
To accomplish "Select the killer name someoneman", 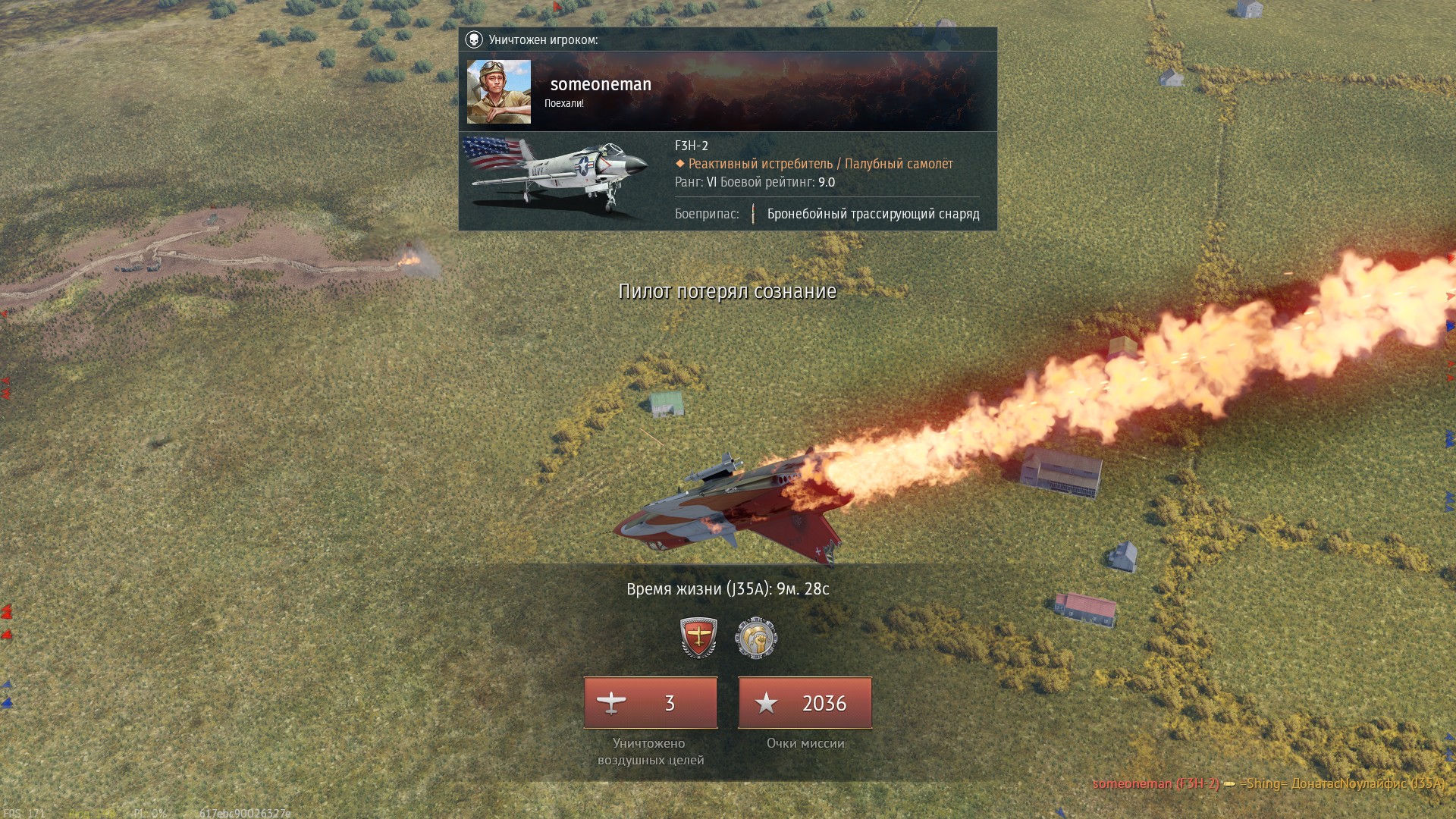I will point(600,84).
